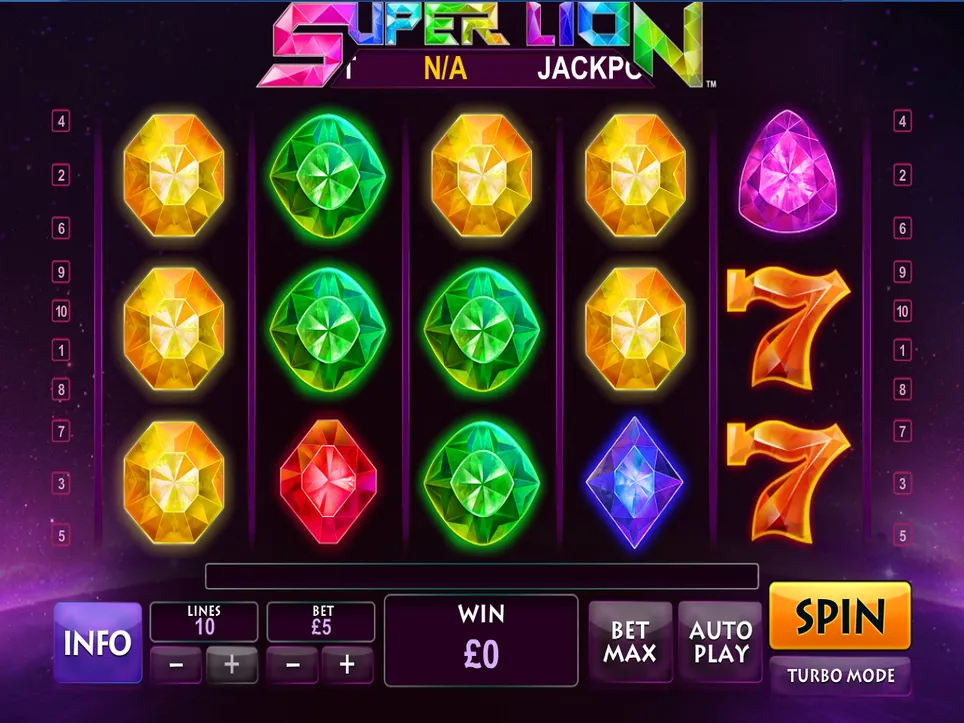The image size is (964, 723).
Task: Increase the number of lines
Action: (231, 664)
